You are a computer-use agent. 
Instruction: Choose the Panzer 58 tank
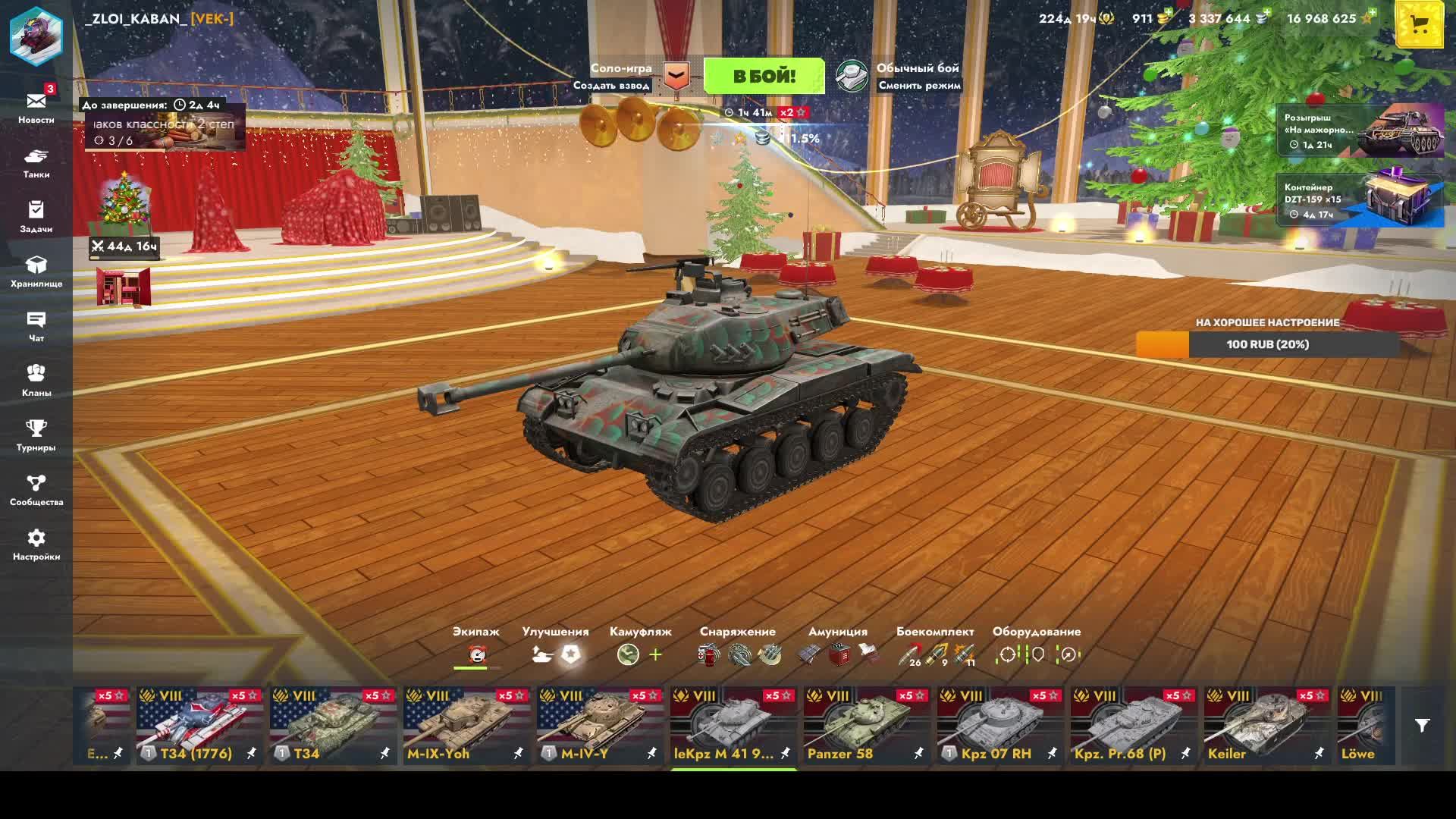866,725
